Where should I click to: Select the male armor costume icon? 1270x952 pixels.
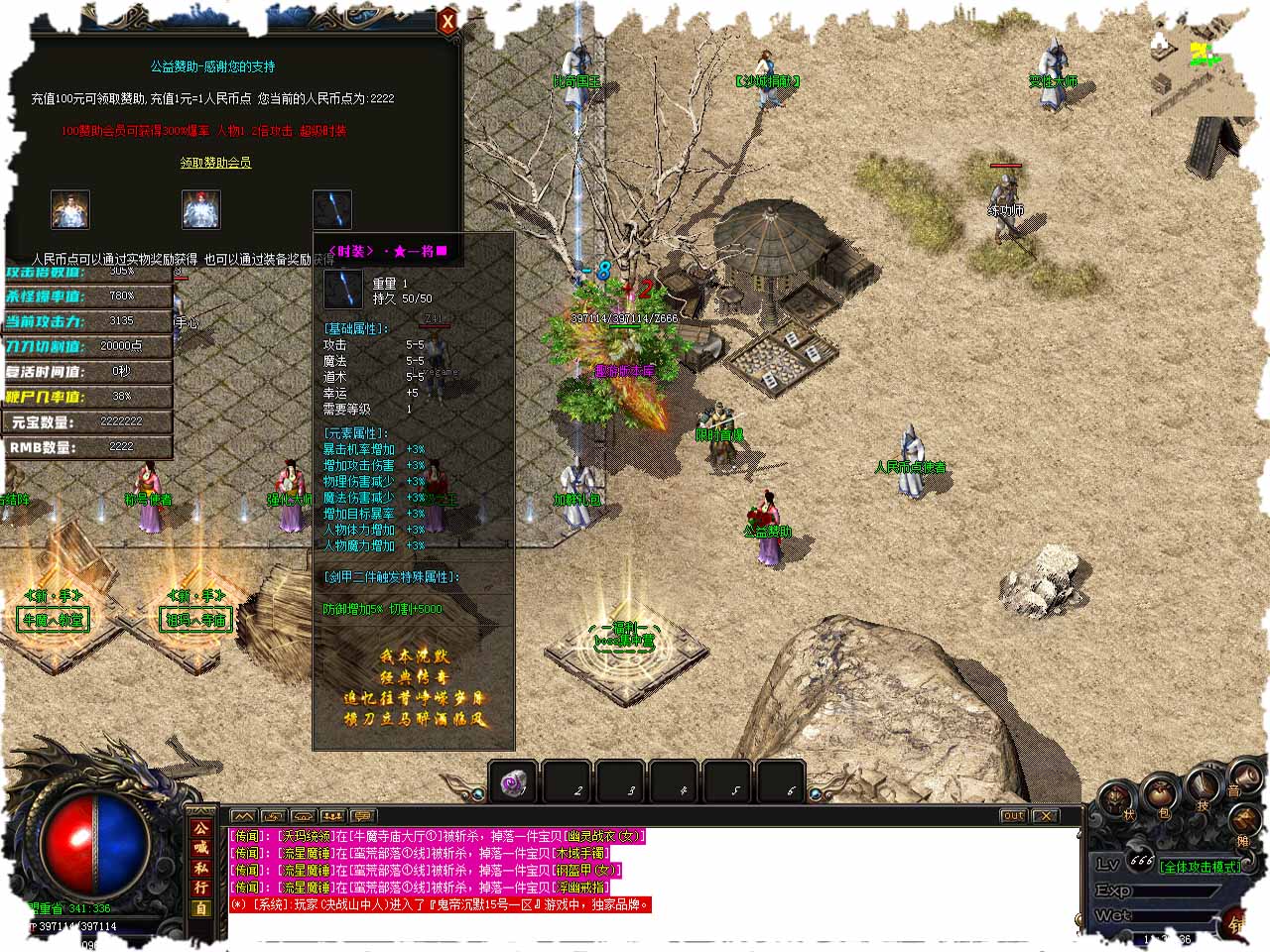70,209
